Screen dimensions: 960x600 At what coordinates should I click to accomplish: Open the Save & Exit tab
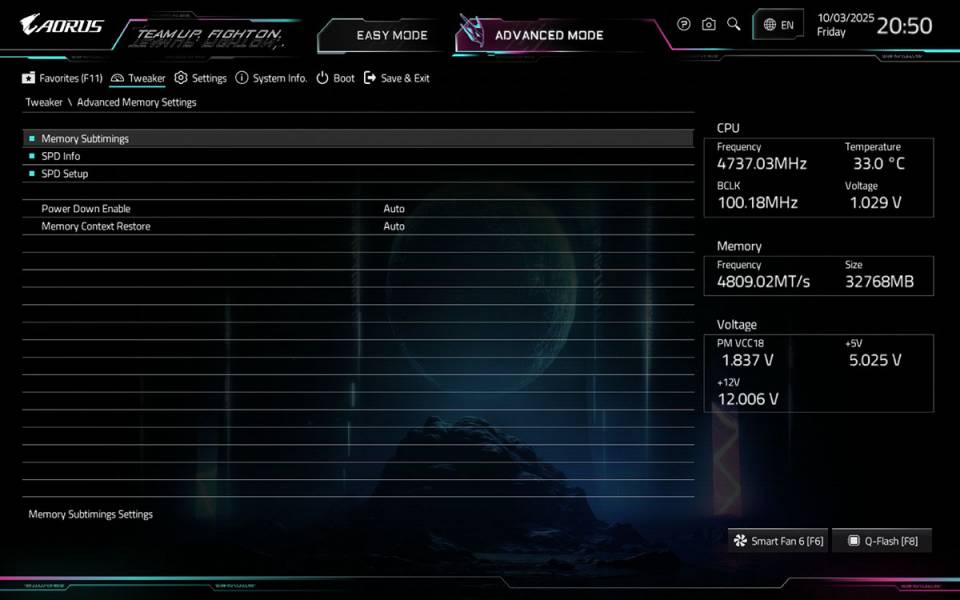[397, 78]
